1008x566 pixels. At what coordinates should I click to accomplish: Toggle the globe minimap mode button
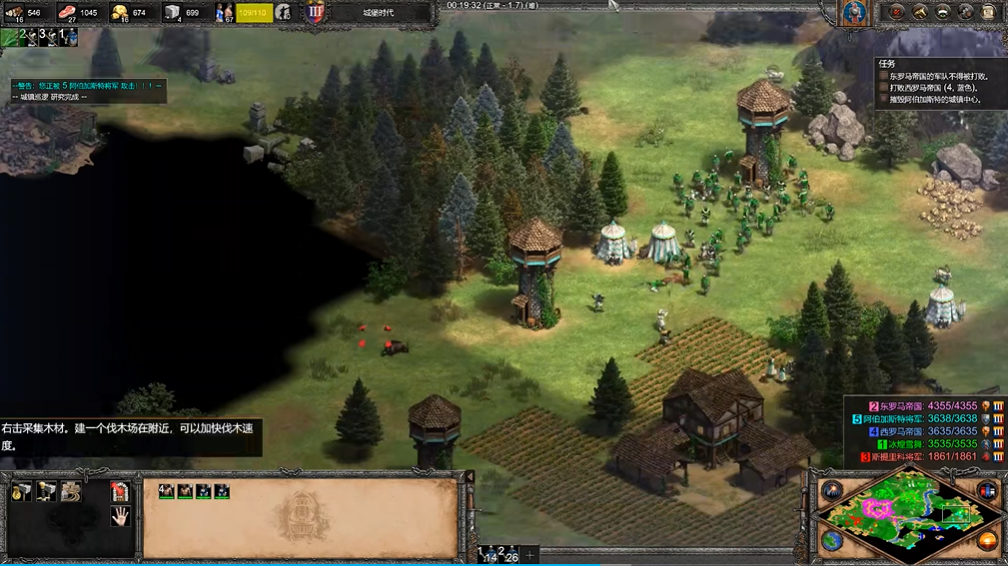[x=832, y=541]
